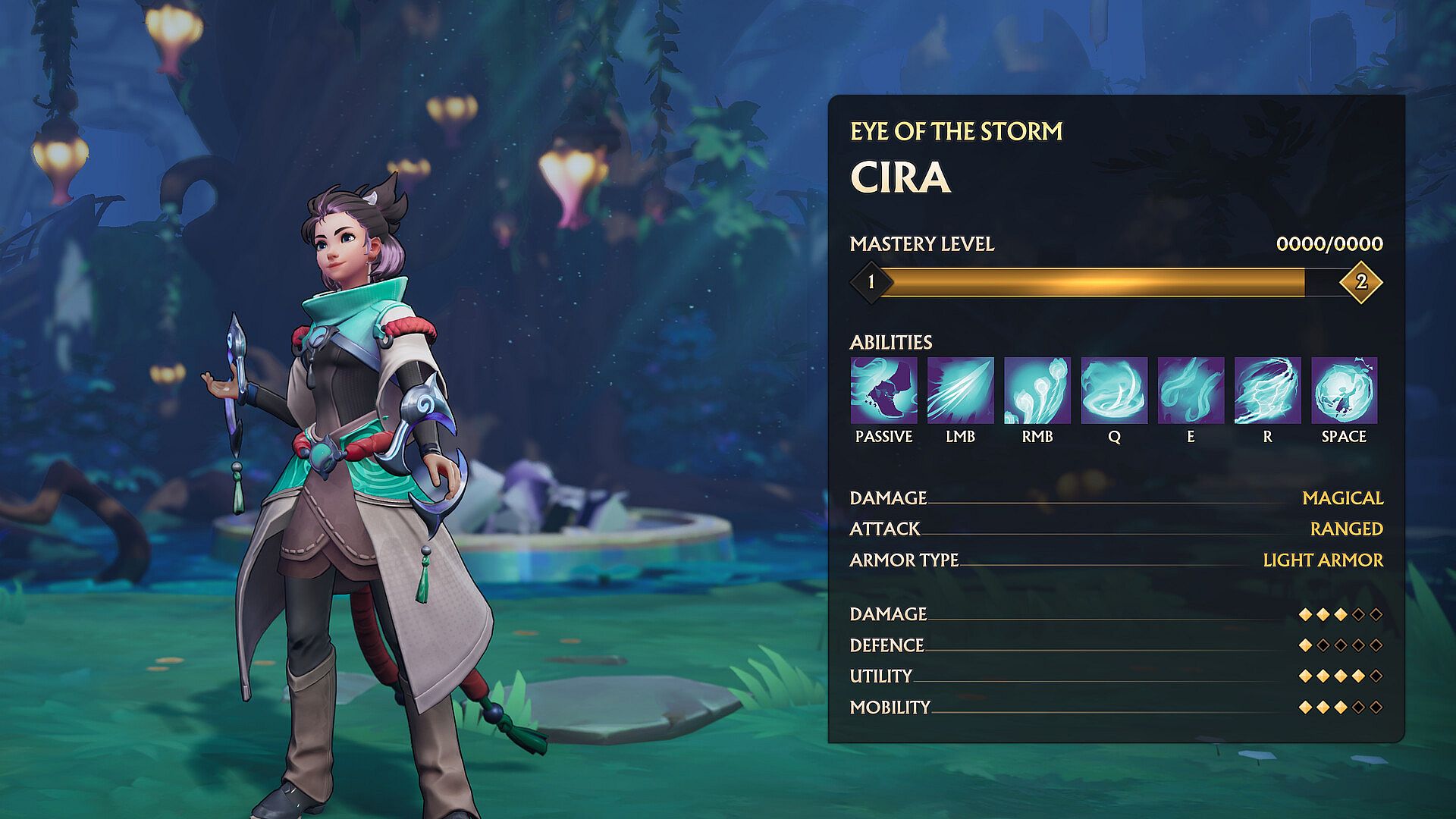Show the Space ability icon

(x=1344, y=390)
